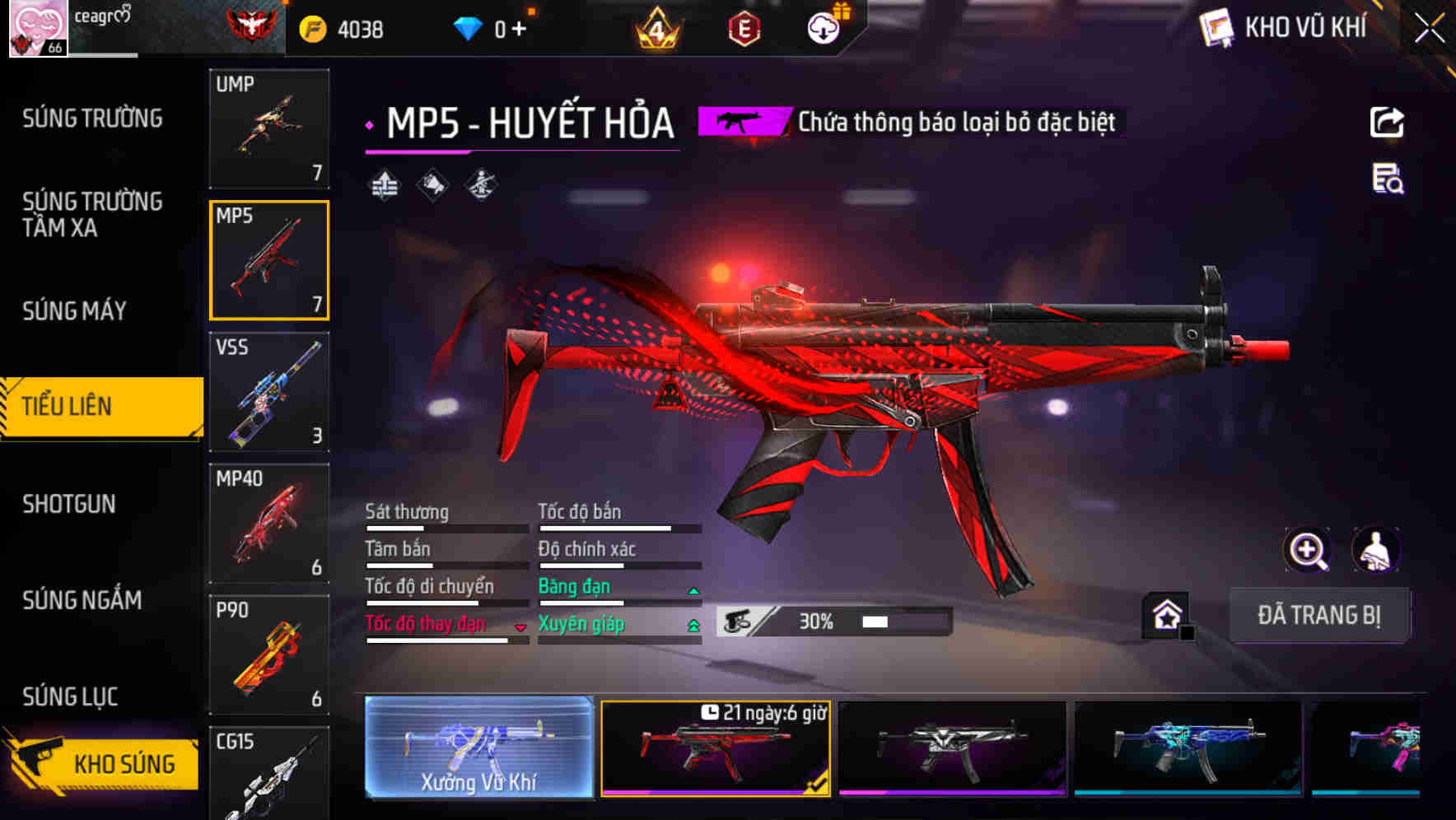Collapse the Tốc độ thay đạn red arrow

[x=520, y=627]
